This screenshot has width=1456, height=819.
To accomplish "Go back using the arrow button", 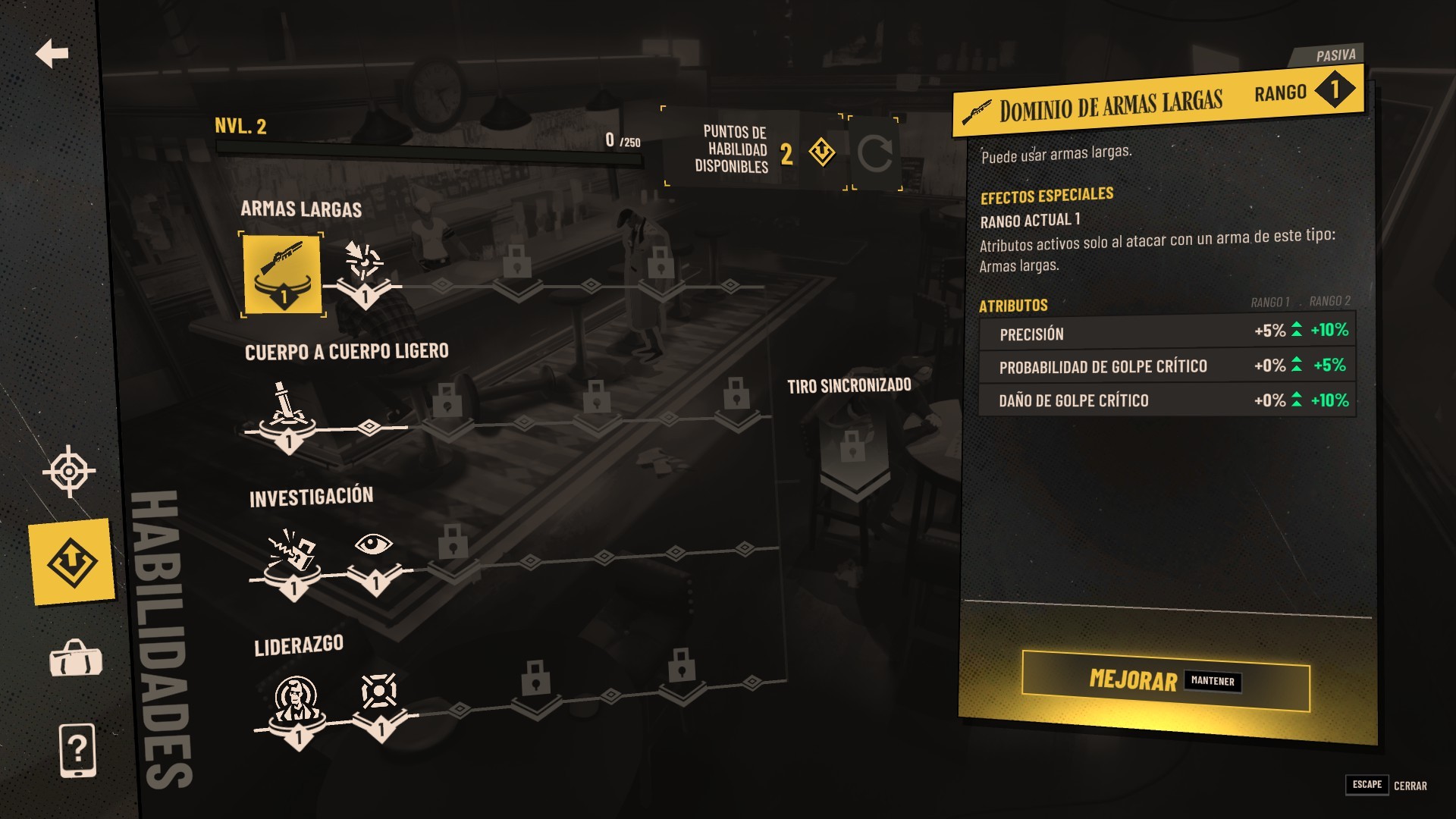I will point(52,53).
